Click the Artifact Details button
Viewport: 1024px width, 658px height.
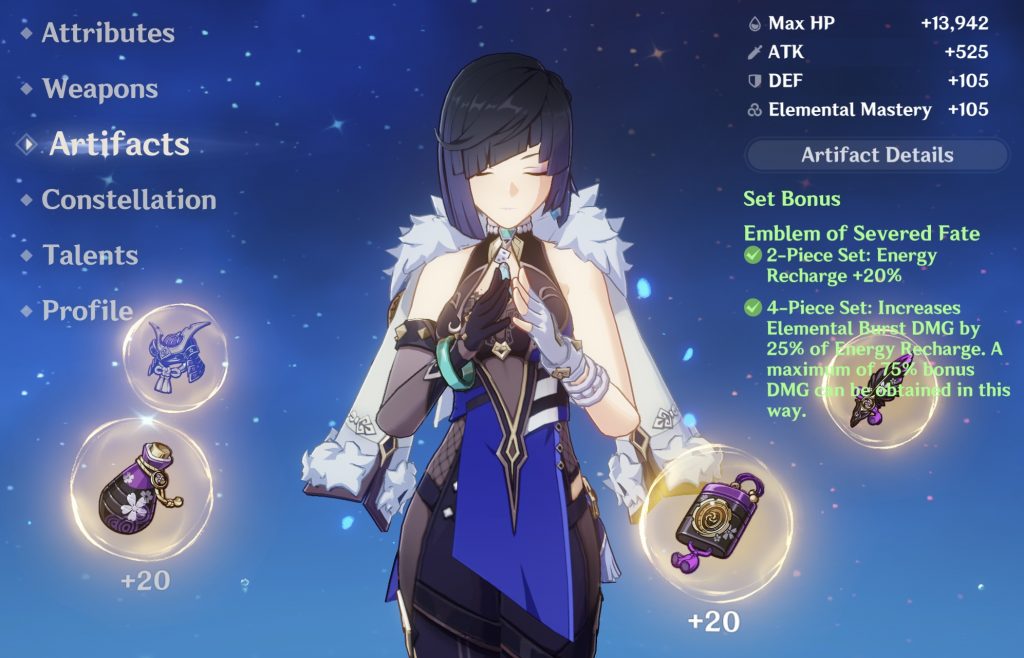[x=877, y=155]
